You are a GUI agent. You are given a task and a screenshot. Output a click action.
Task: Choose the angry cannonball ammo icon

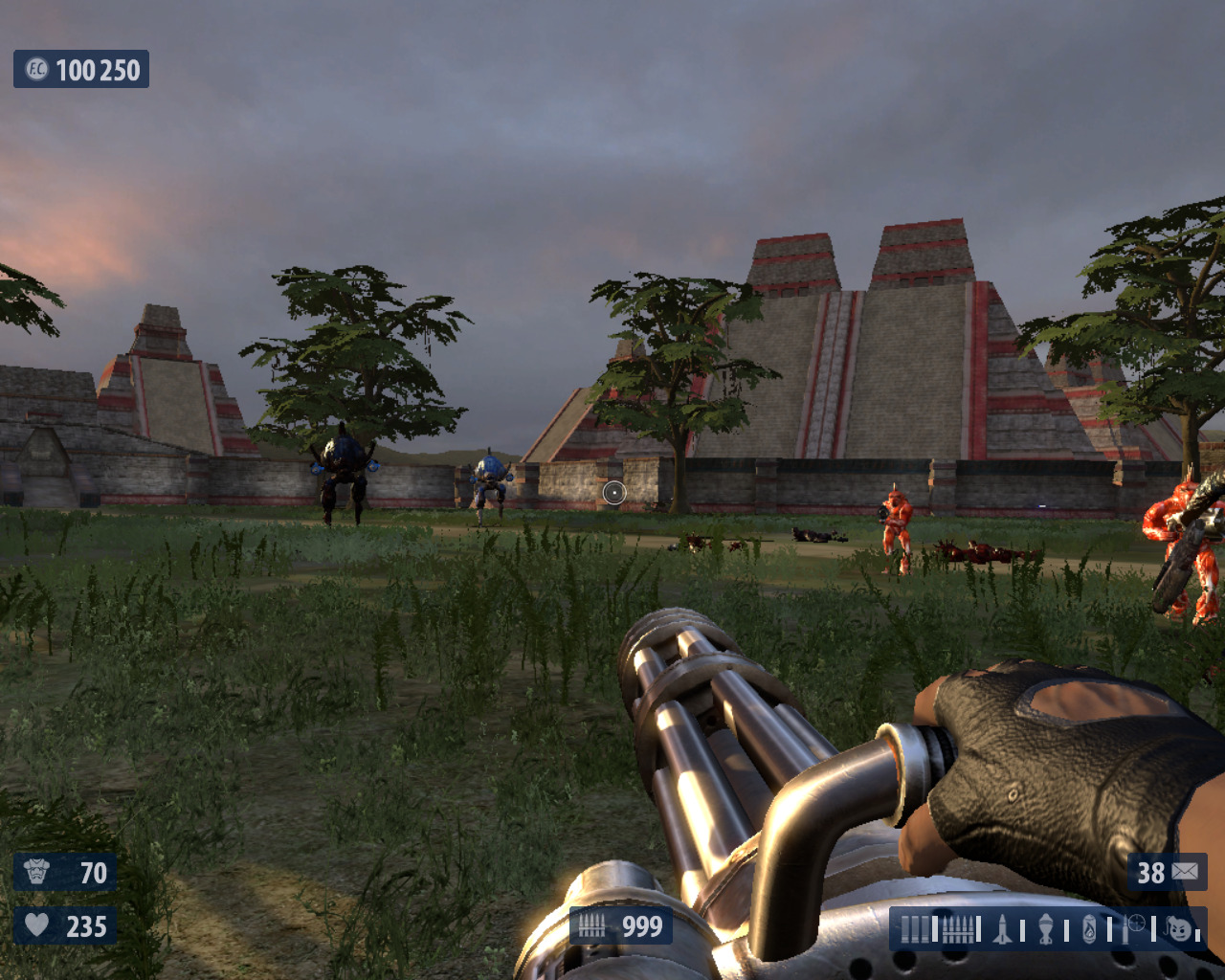point(1180,929)
